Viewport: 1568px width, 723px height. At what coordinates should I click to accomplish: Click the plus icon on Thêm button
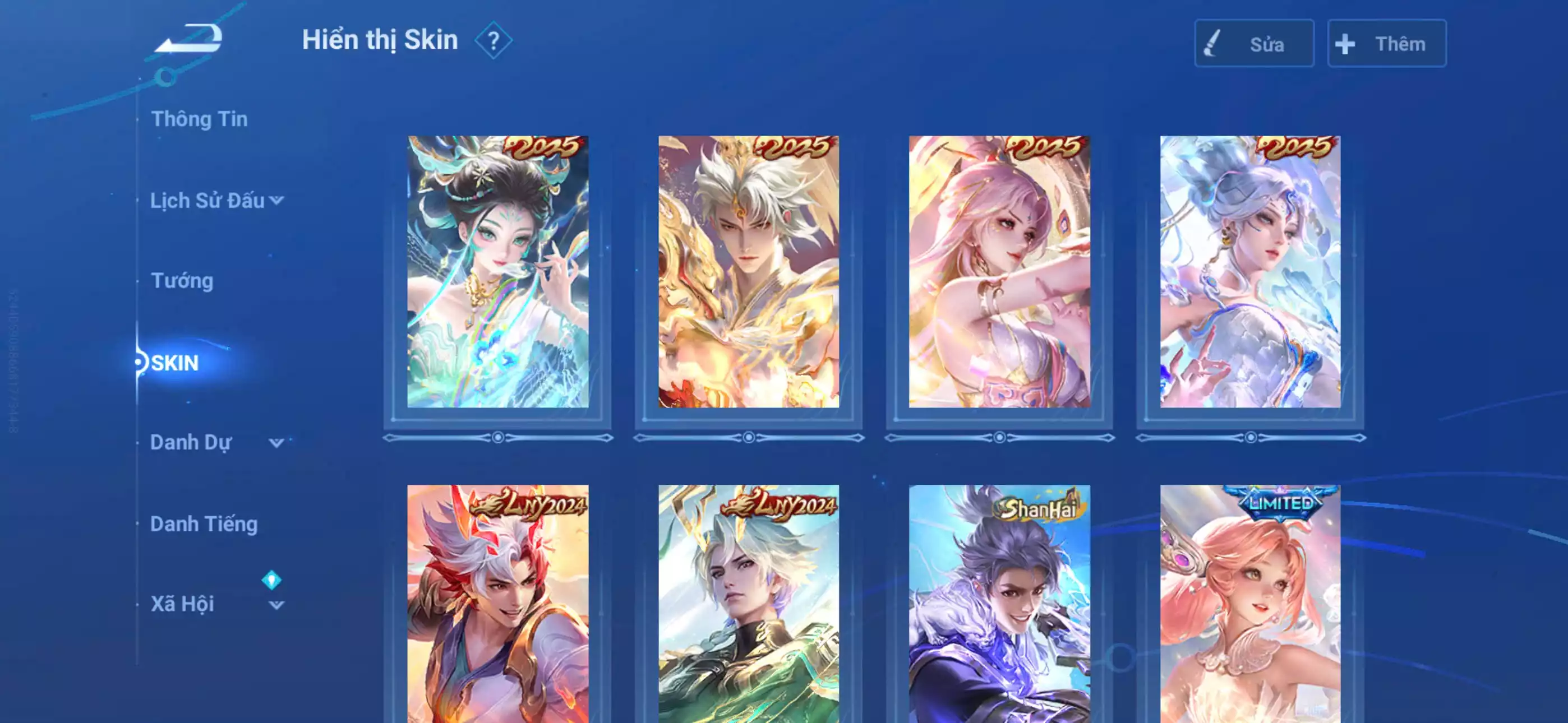click(1345, 43)
